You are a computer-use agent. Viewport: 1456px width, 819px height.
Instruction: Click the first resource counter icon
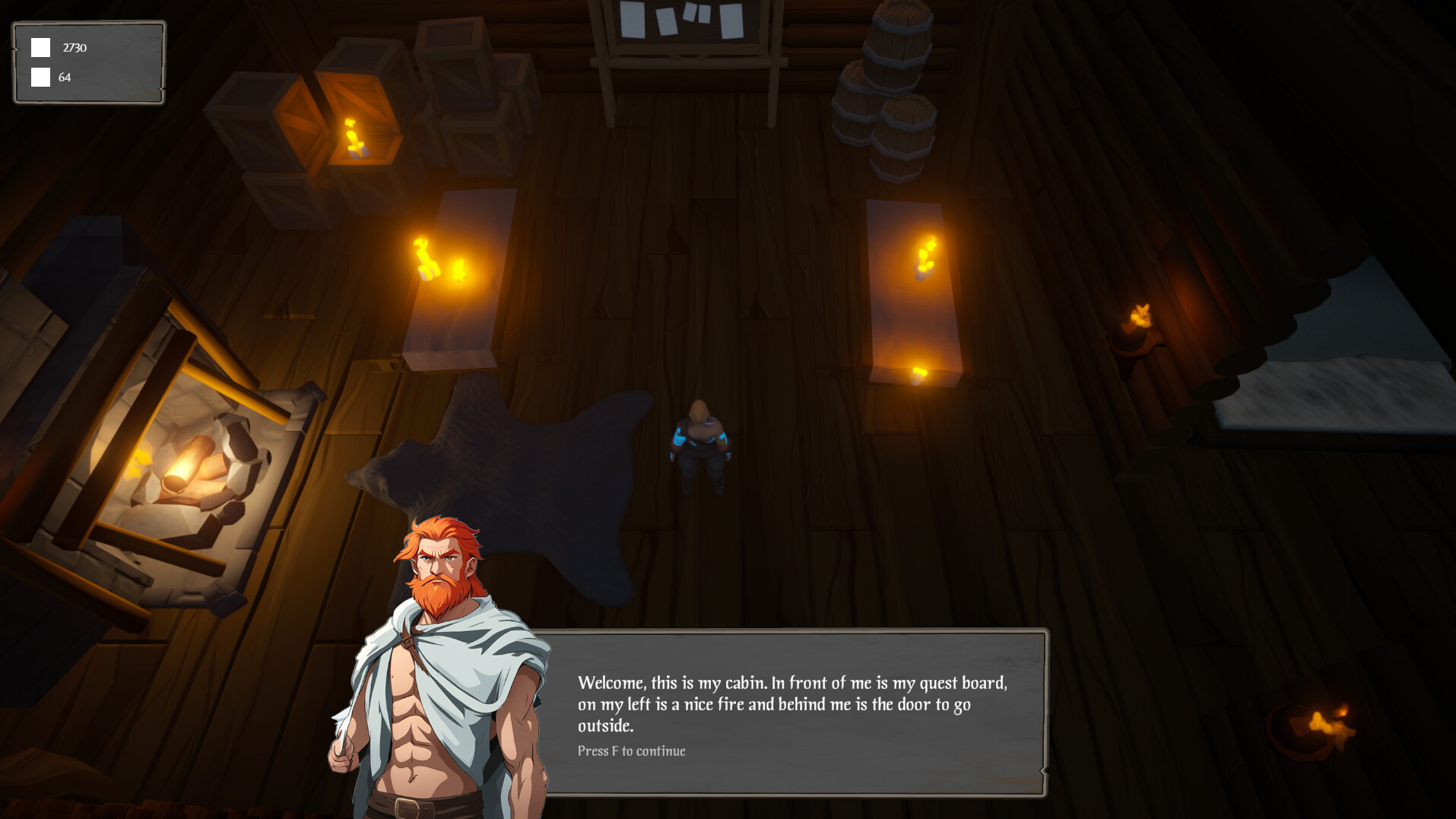(x=40, y=47)
